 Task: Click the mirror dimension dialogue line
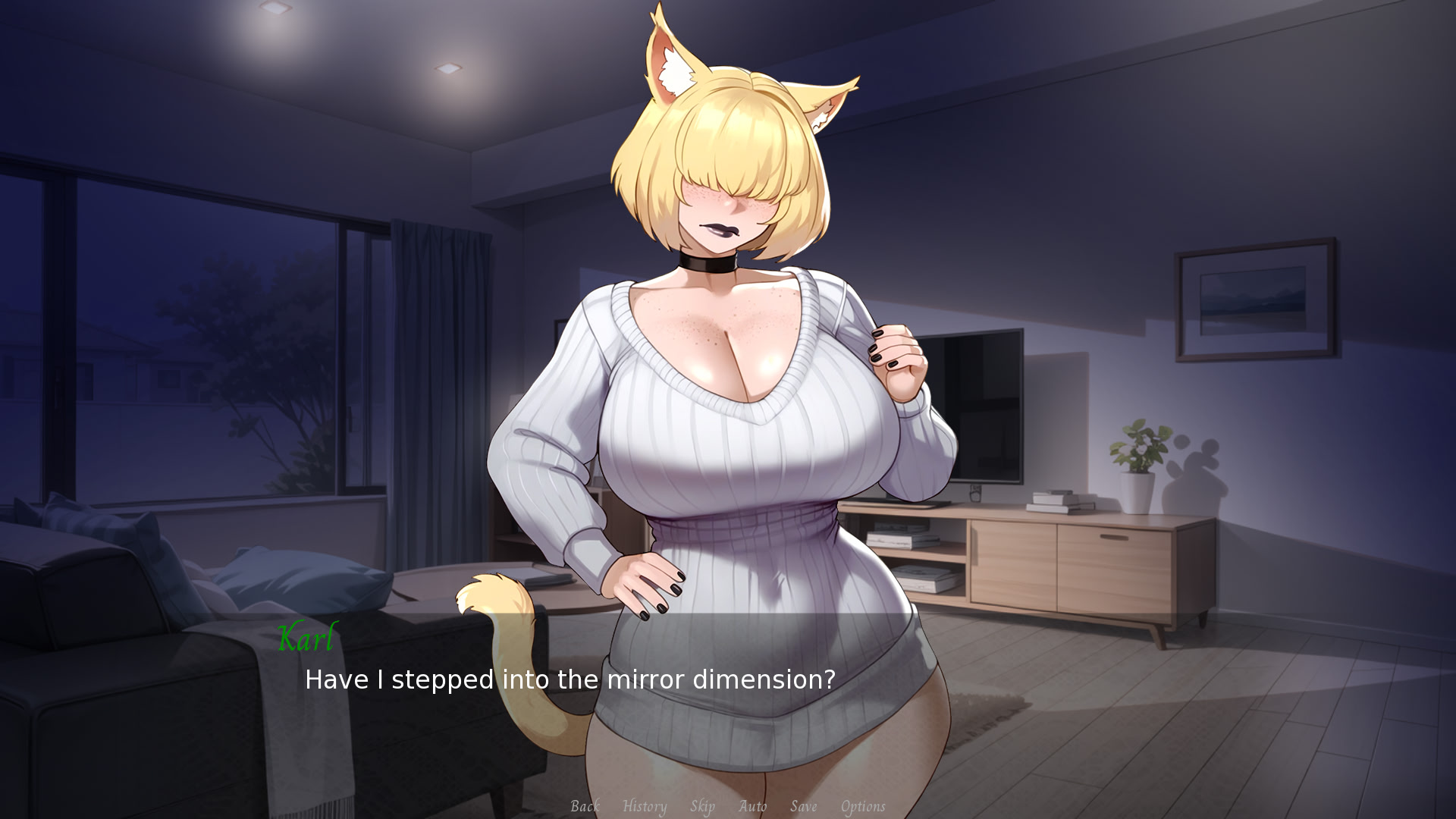coord(568,680)
